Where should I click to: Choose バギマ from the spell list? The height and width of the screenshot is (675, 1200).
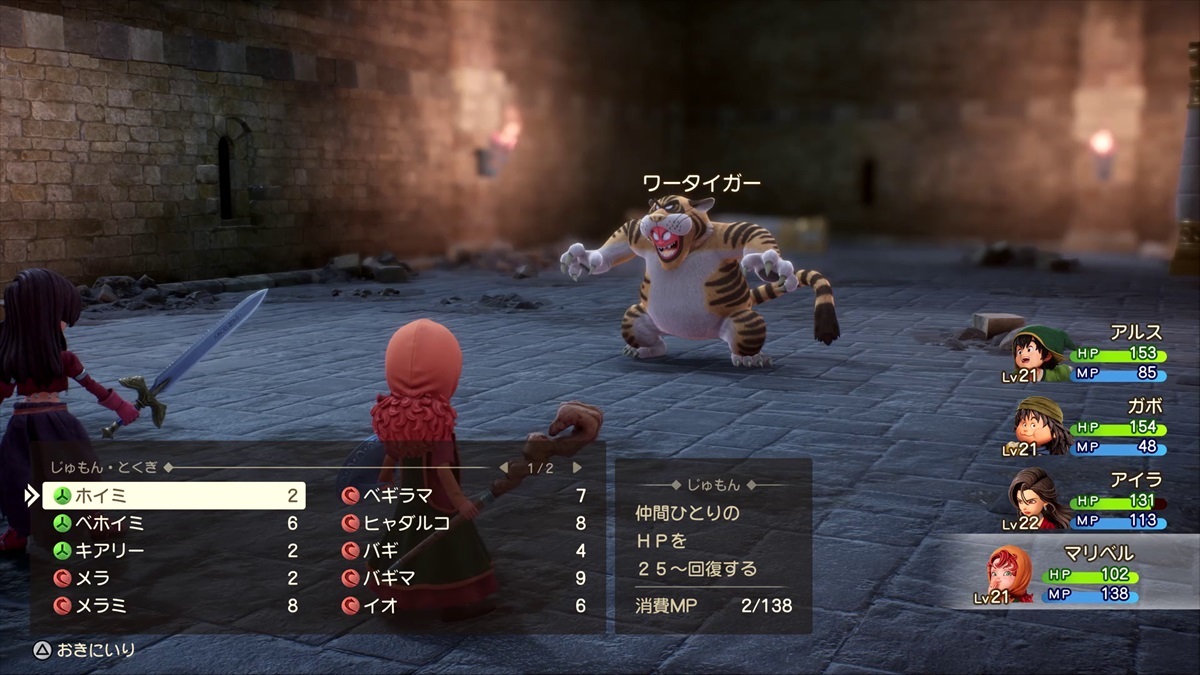[x=462, y=578]
